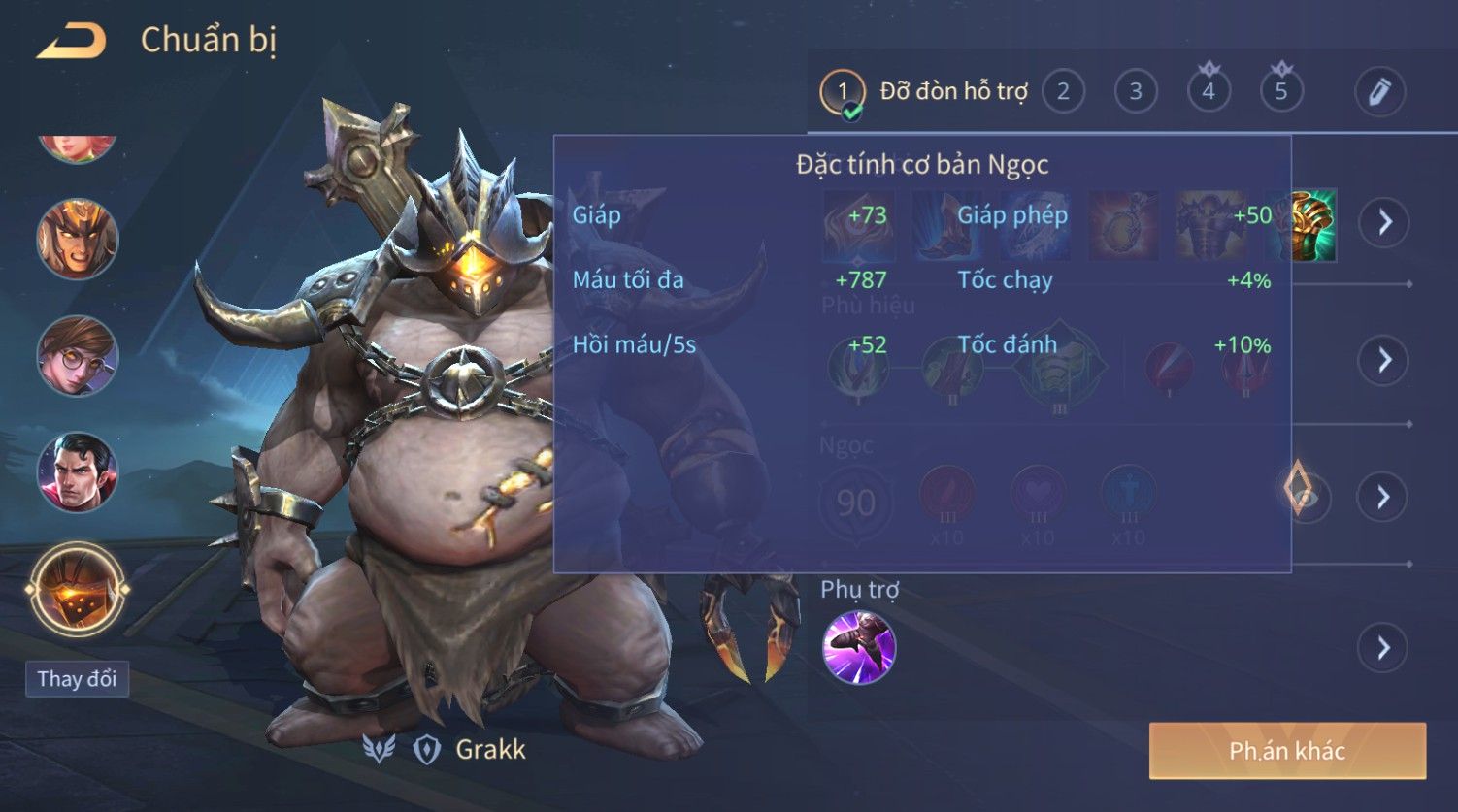Open the Ngọc row arrow
Screen dimensions: 1458x812
coord(1384,497)
